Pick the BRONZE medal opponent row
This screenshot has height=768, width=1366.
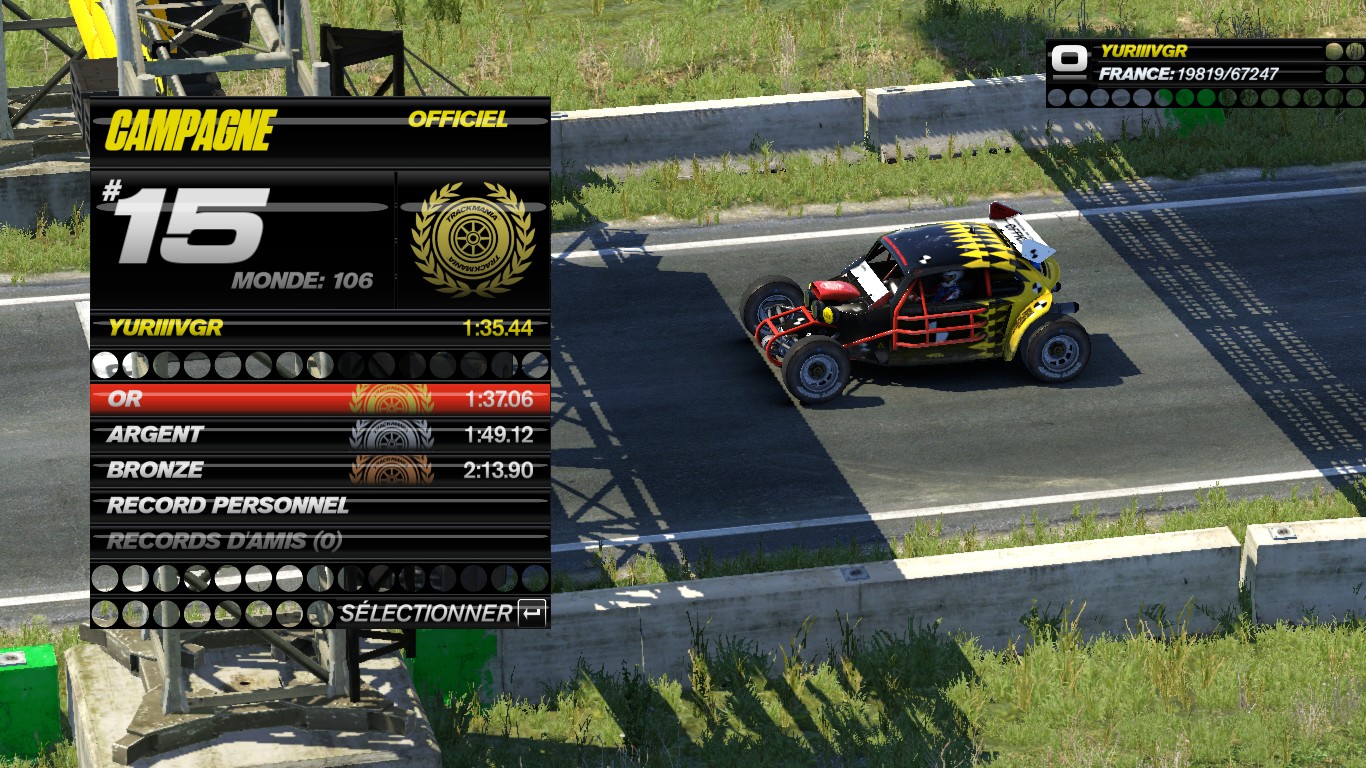(x=320, y=470)
